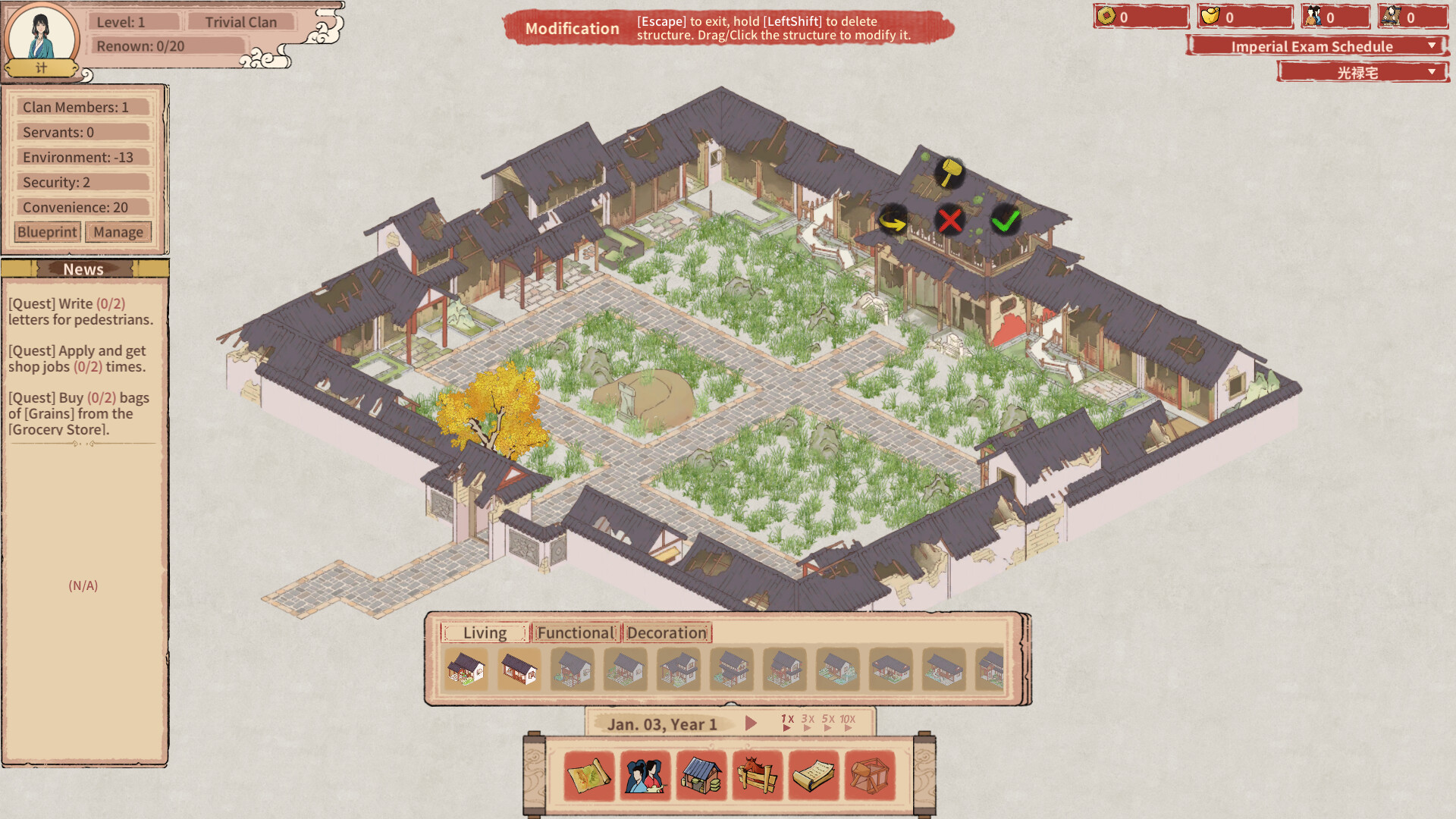The image size is (1456, 819).
Task: Open the horse stable icon
Action: pyautogui.click(x=758, y=776)
